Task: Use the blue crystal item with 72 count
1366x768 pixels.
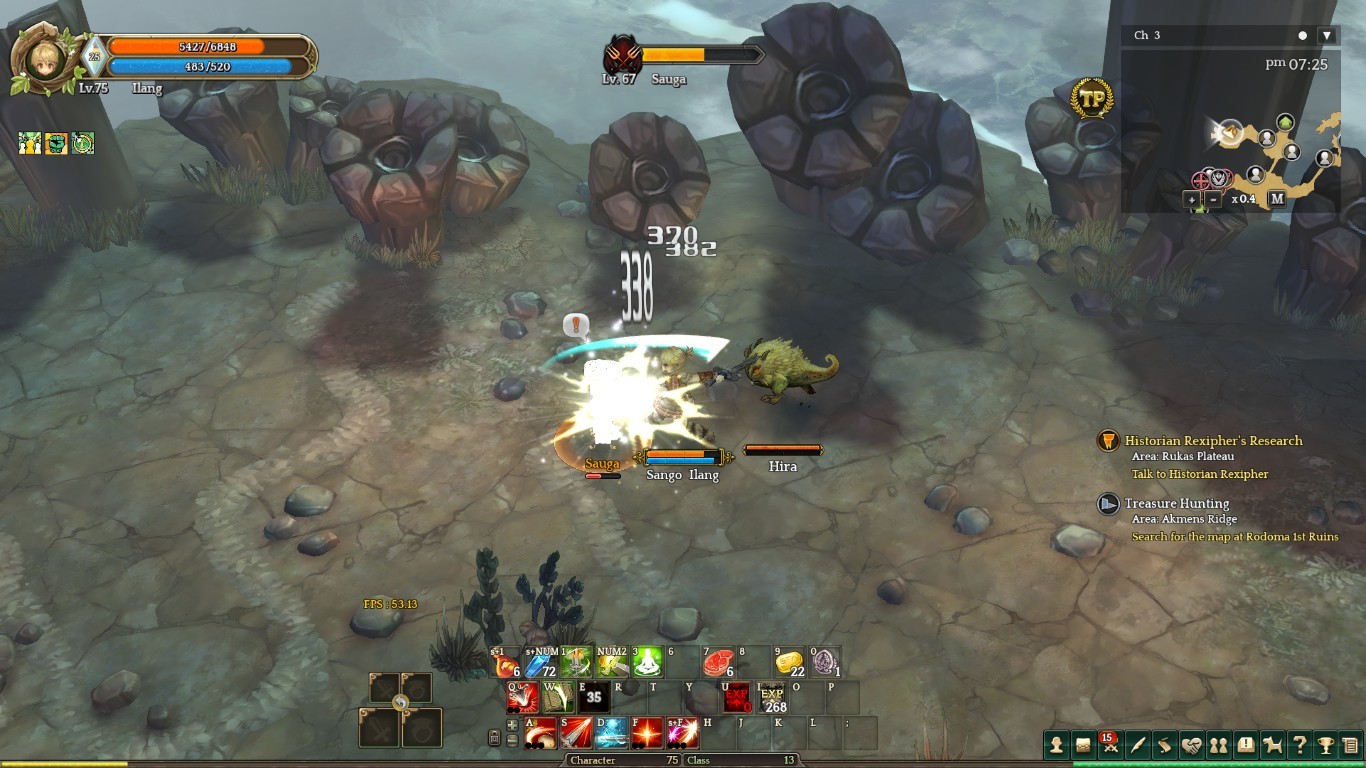Action: pos(540,662)
